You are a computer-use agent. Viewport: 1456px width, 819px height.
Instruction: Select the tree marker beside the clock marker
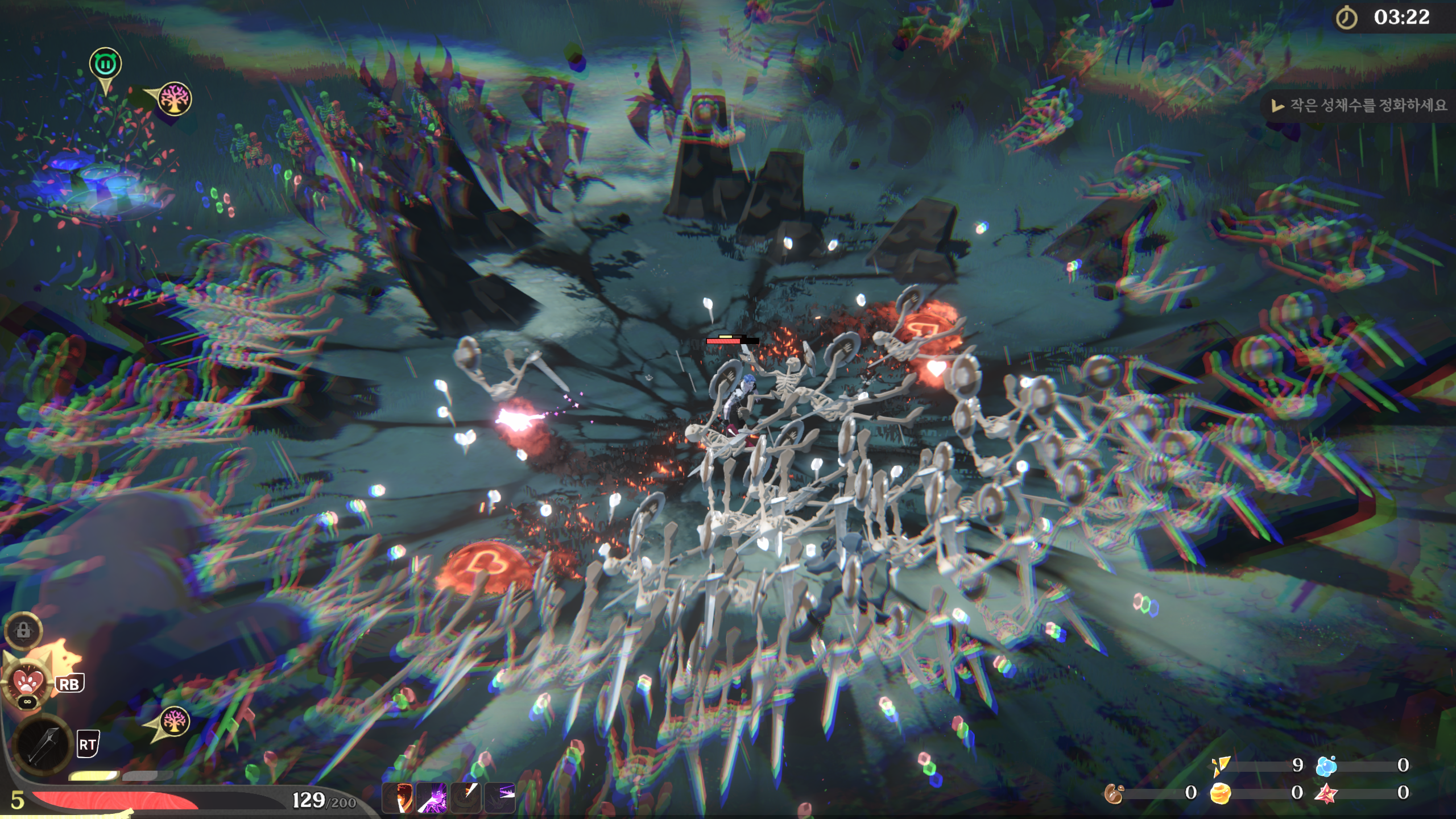pos(175,100)
